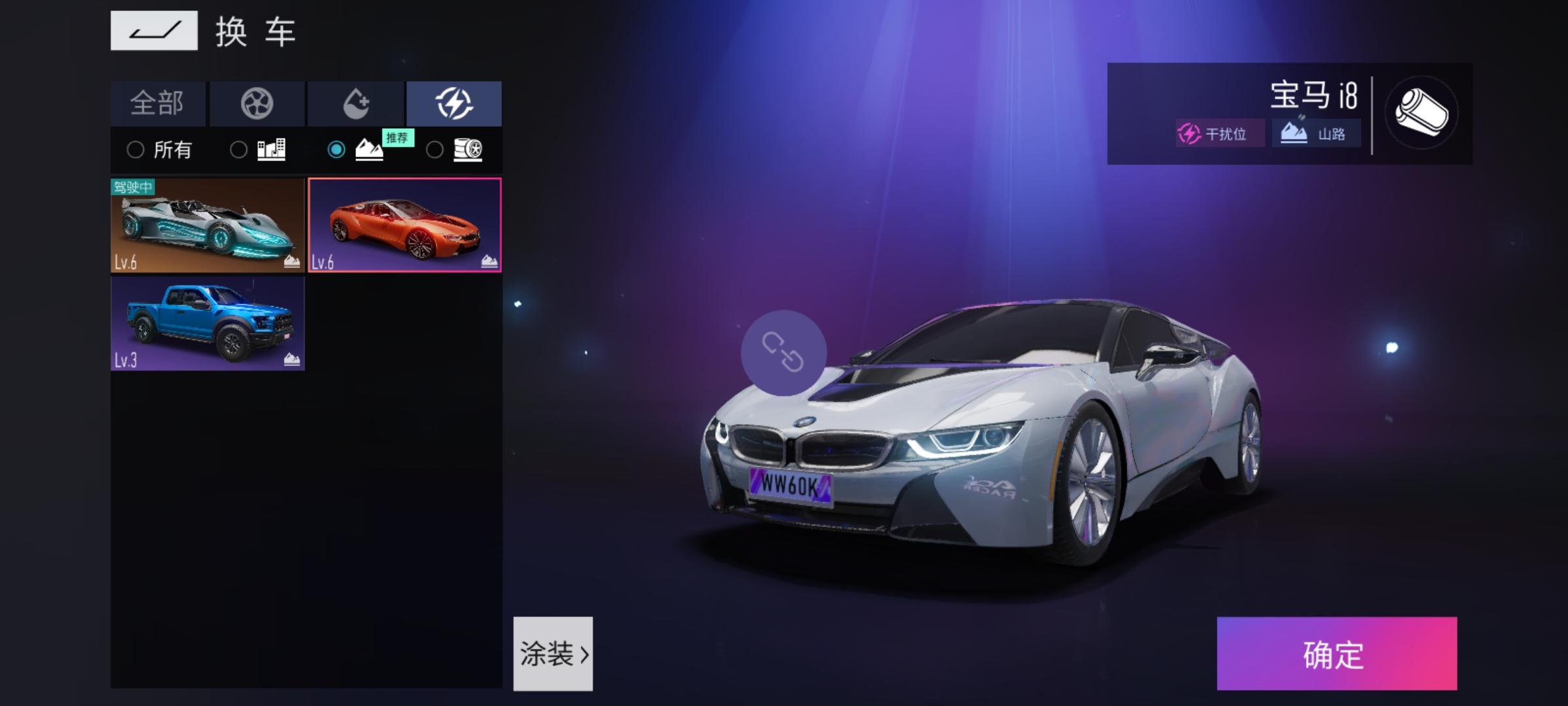Select the orange BMW i8 thumbnail
1568x706 pixels.
pos(405,225)
